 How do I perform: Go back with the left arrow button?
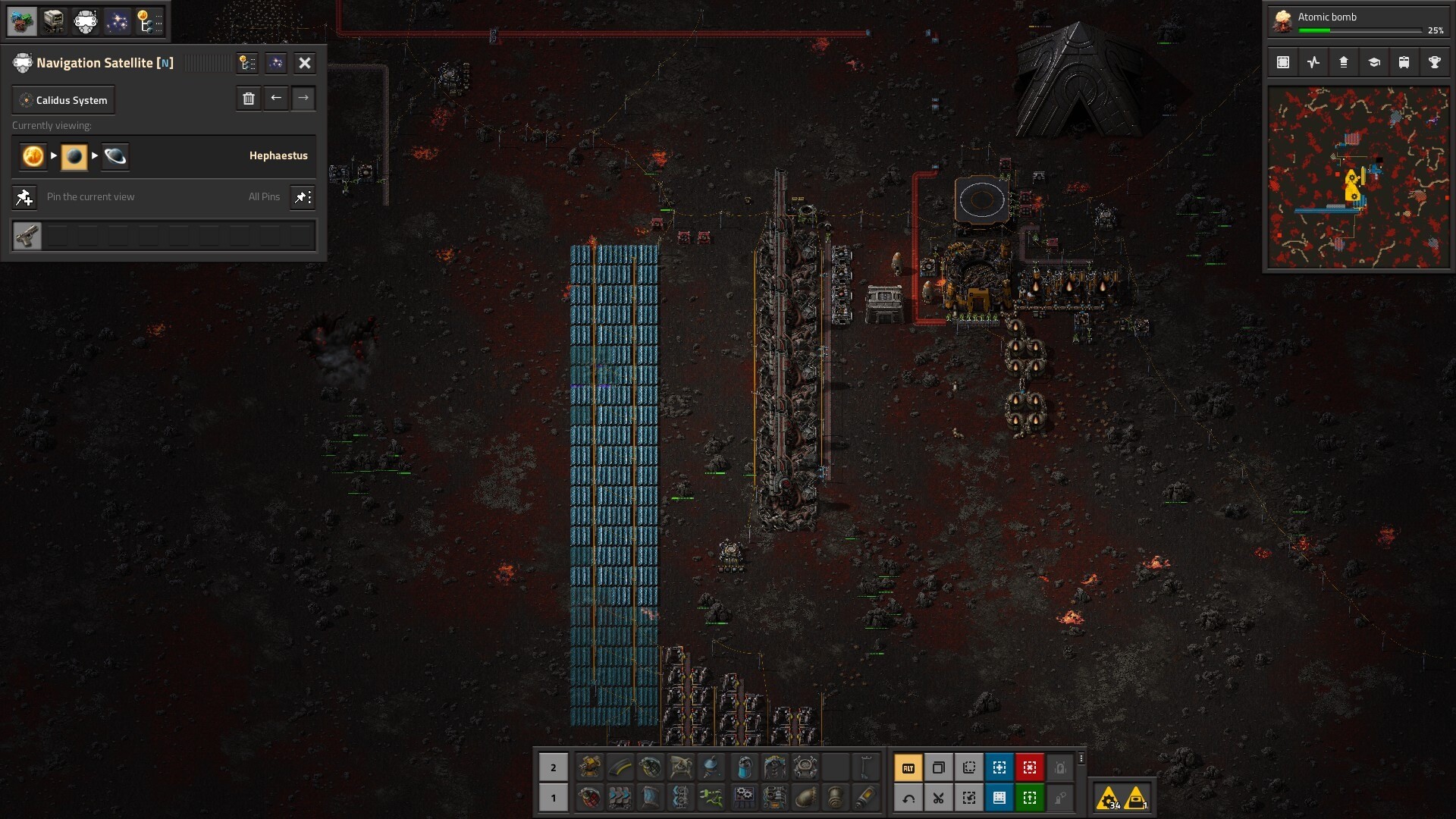[276, 99]
